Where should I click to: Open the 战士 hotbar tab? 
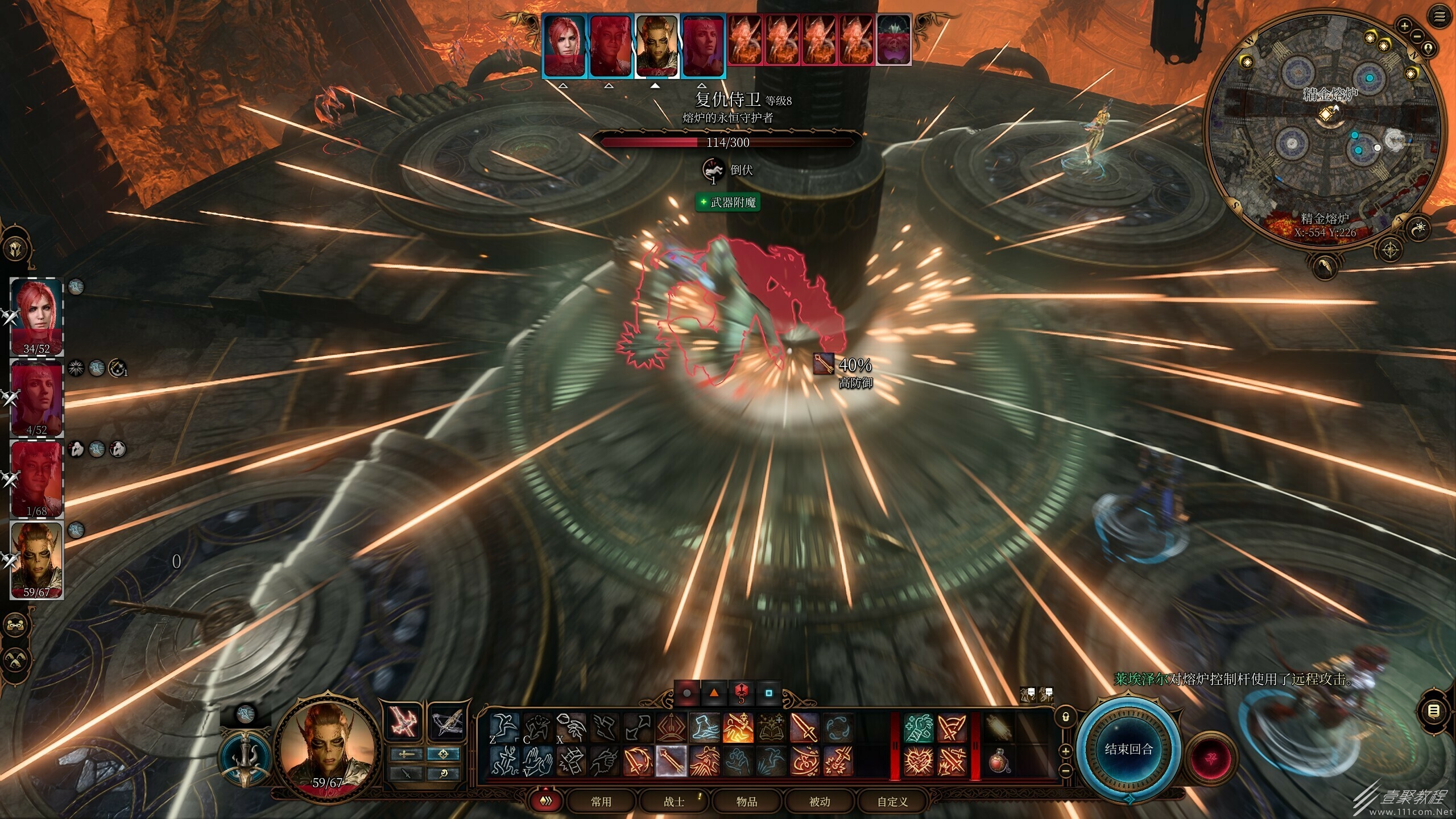[674, 801]
